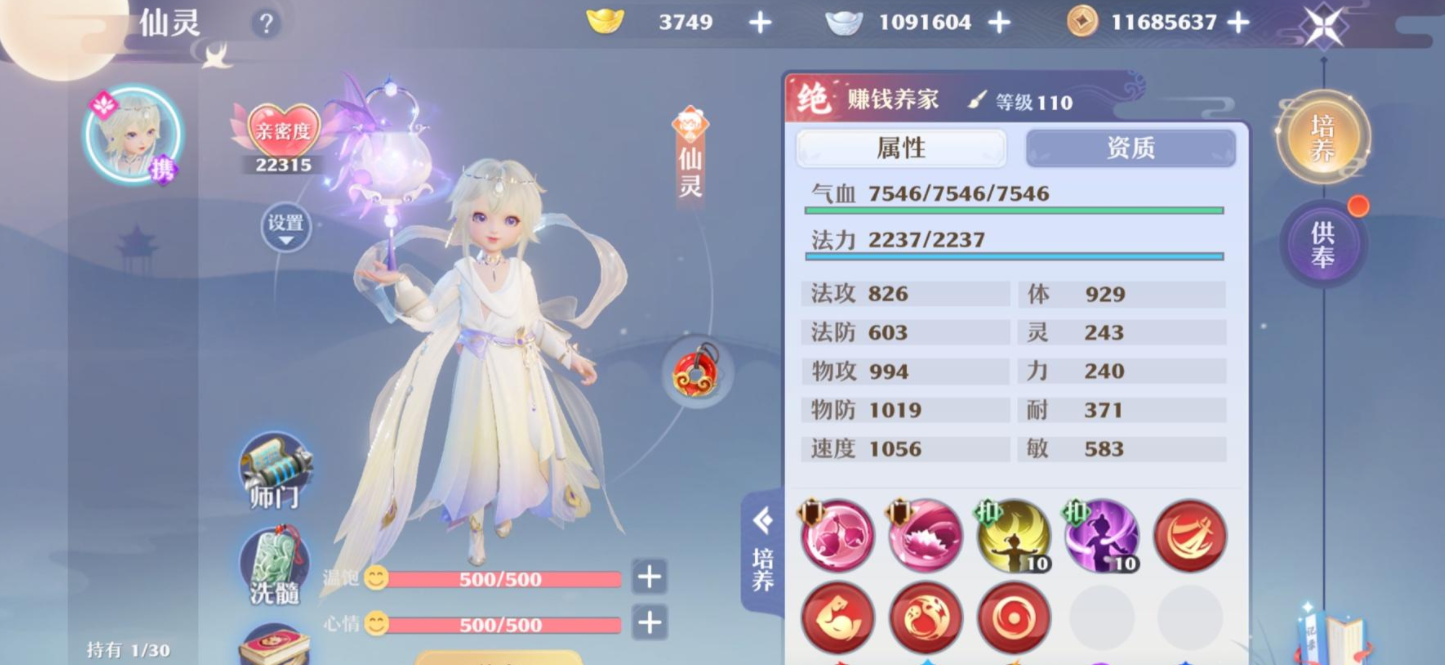This screenshot has height=665, width=1445.
Task: Select the 属性 tab
Action: (x=901, y=148)
